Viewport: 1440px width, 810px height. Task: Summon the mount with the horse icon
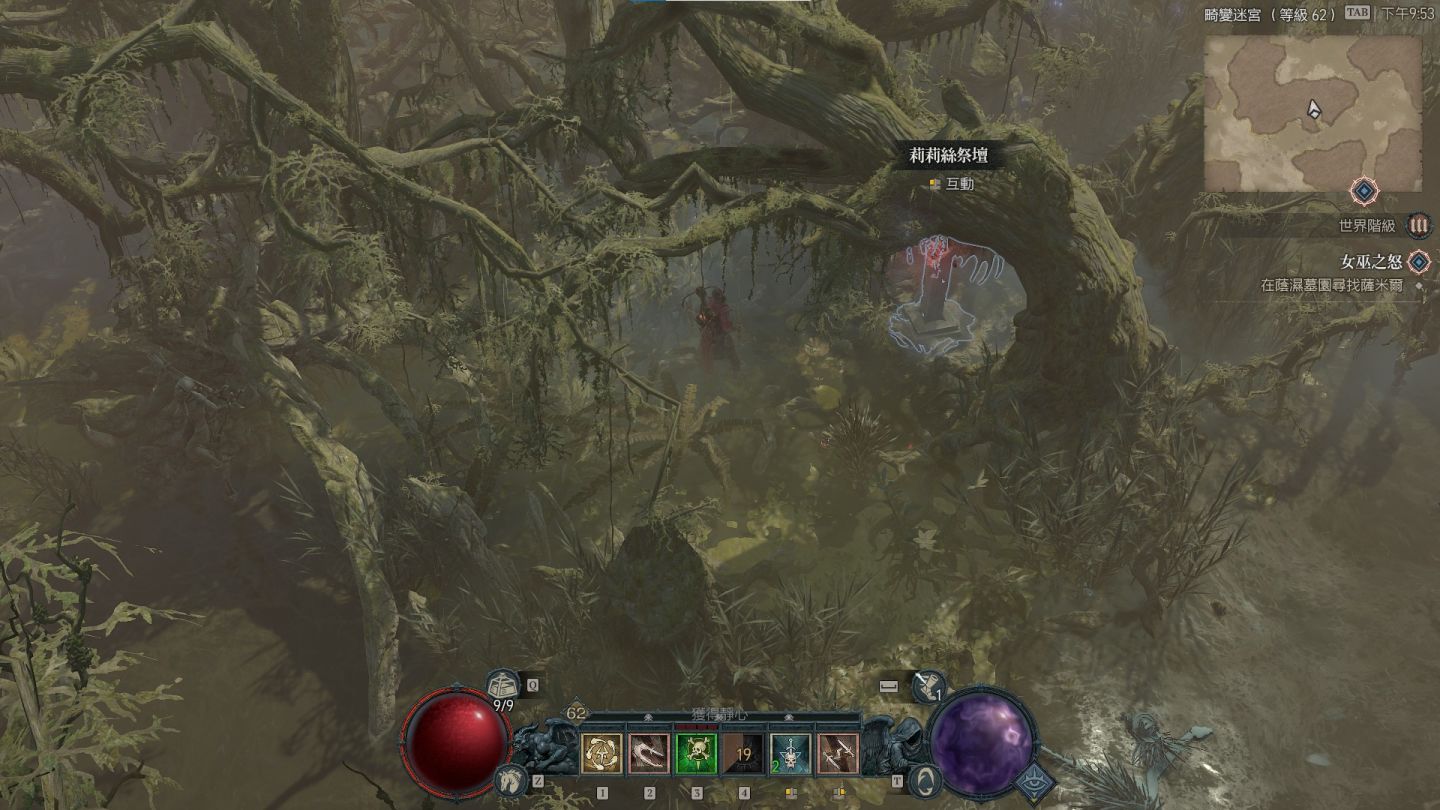pyautogui.click(x=510, y=779)
